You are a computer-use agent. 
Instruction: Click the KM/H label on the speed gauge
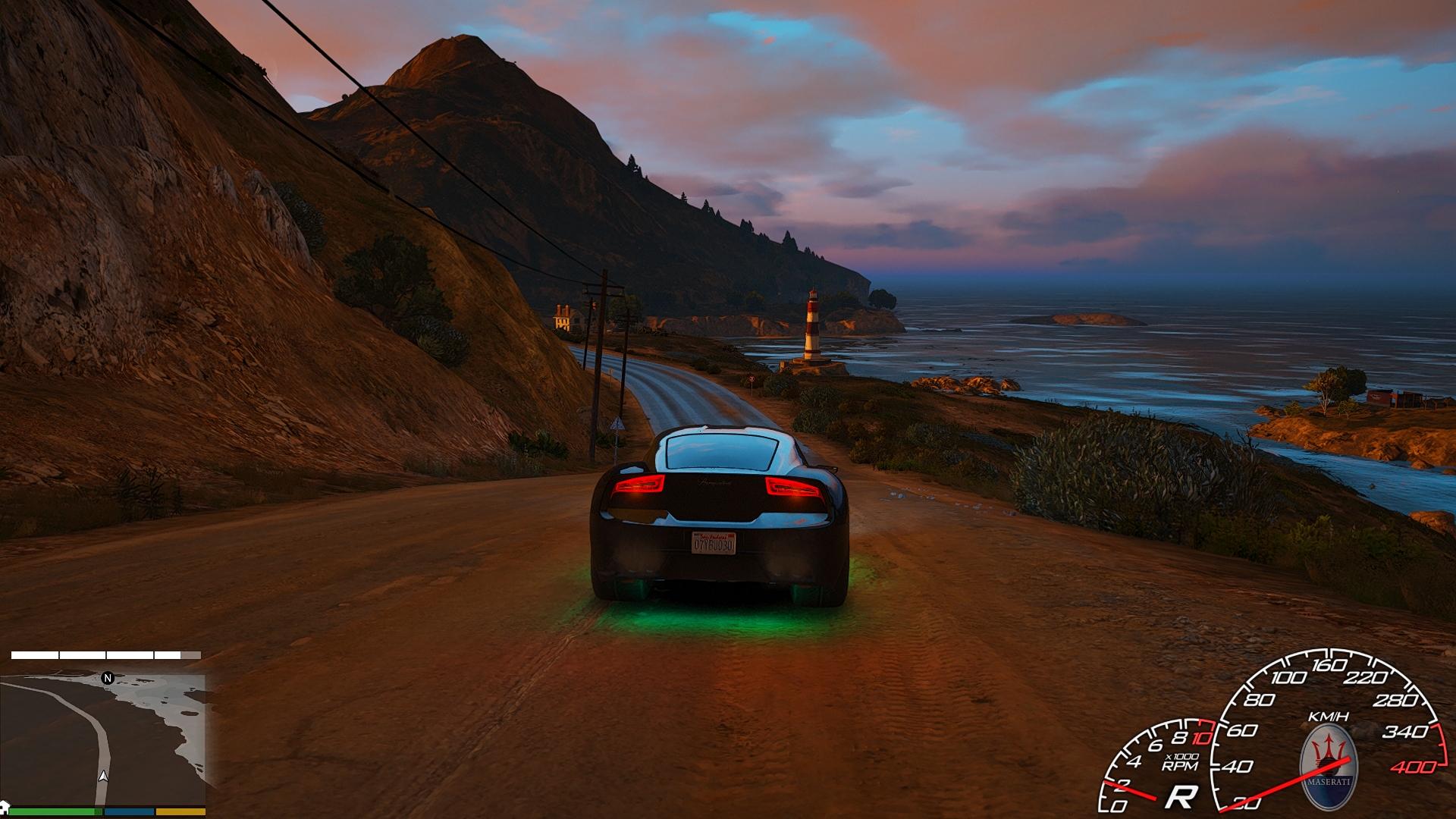[x=1328, y=716]
